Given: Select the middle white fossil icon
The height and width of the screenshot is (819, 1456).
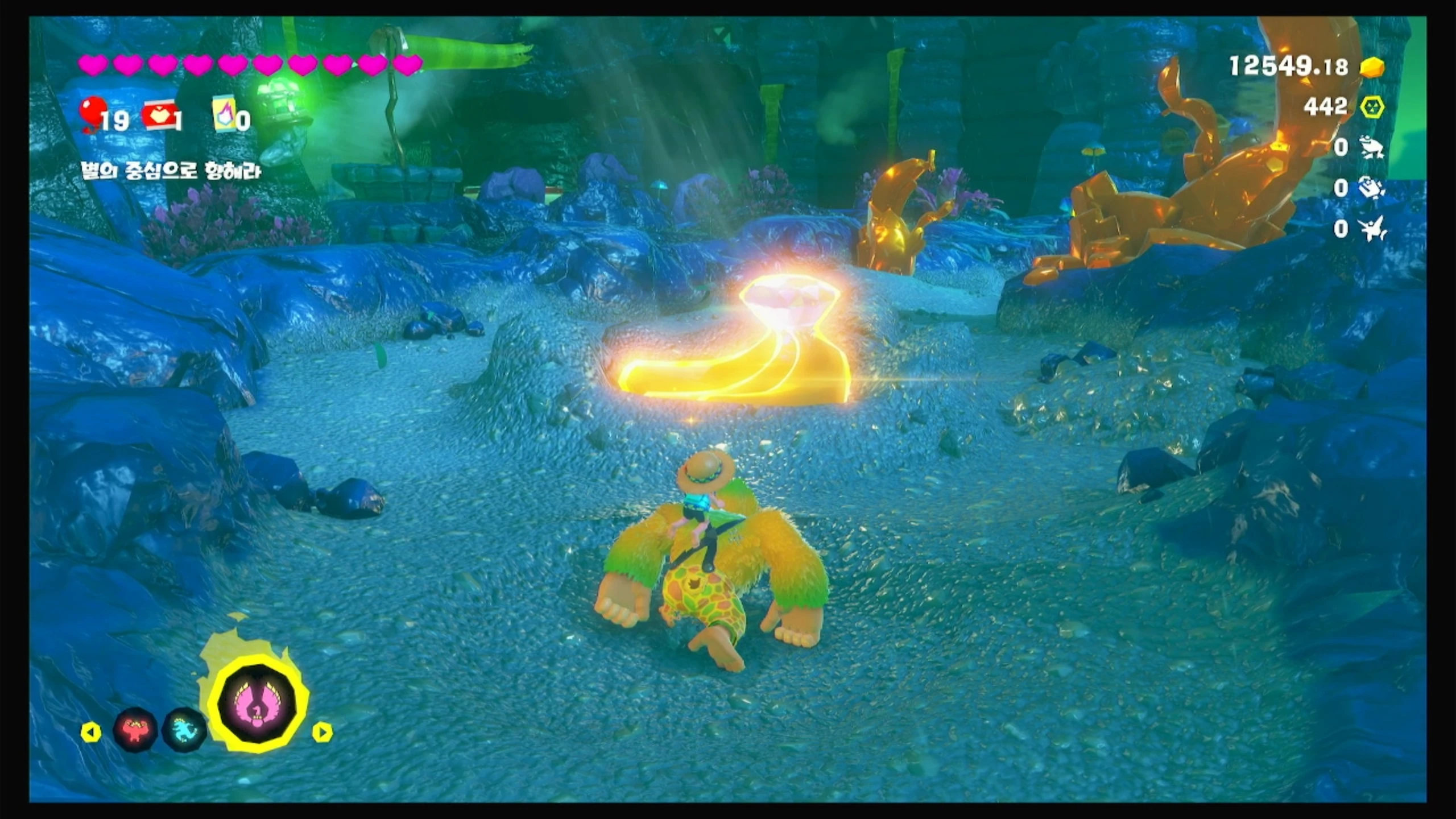Looking at the screenshot, I should coord(1372,188).
